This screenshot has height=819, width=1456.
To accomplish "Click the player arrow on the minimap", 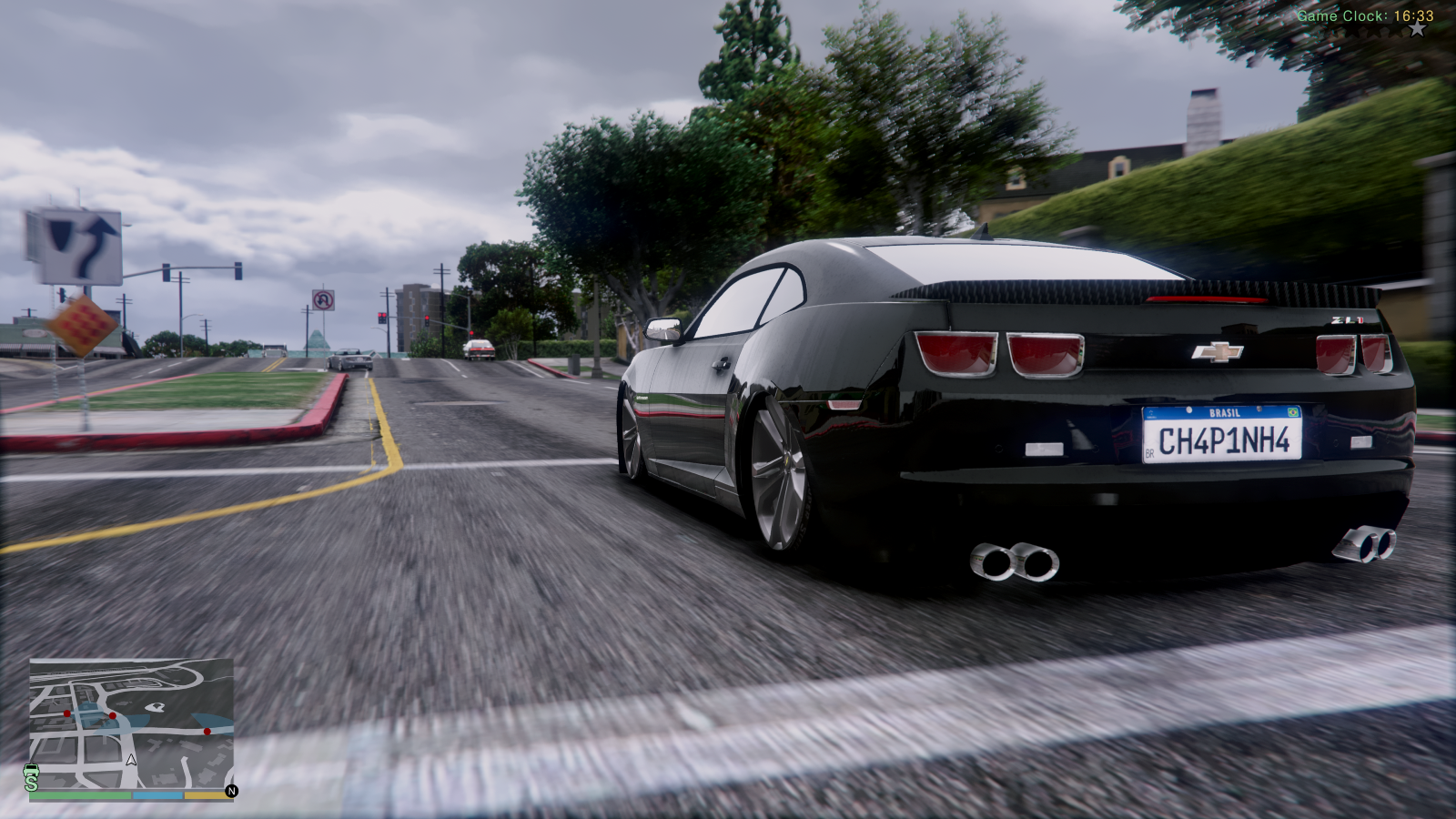I will 131,762.
